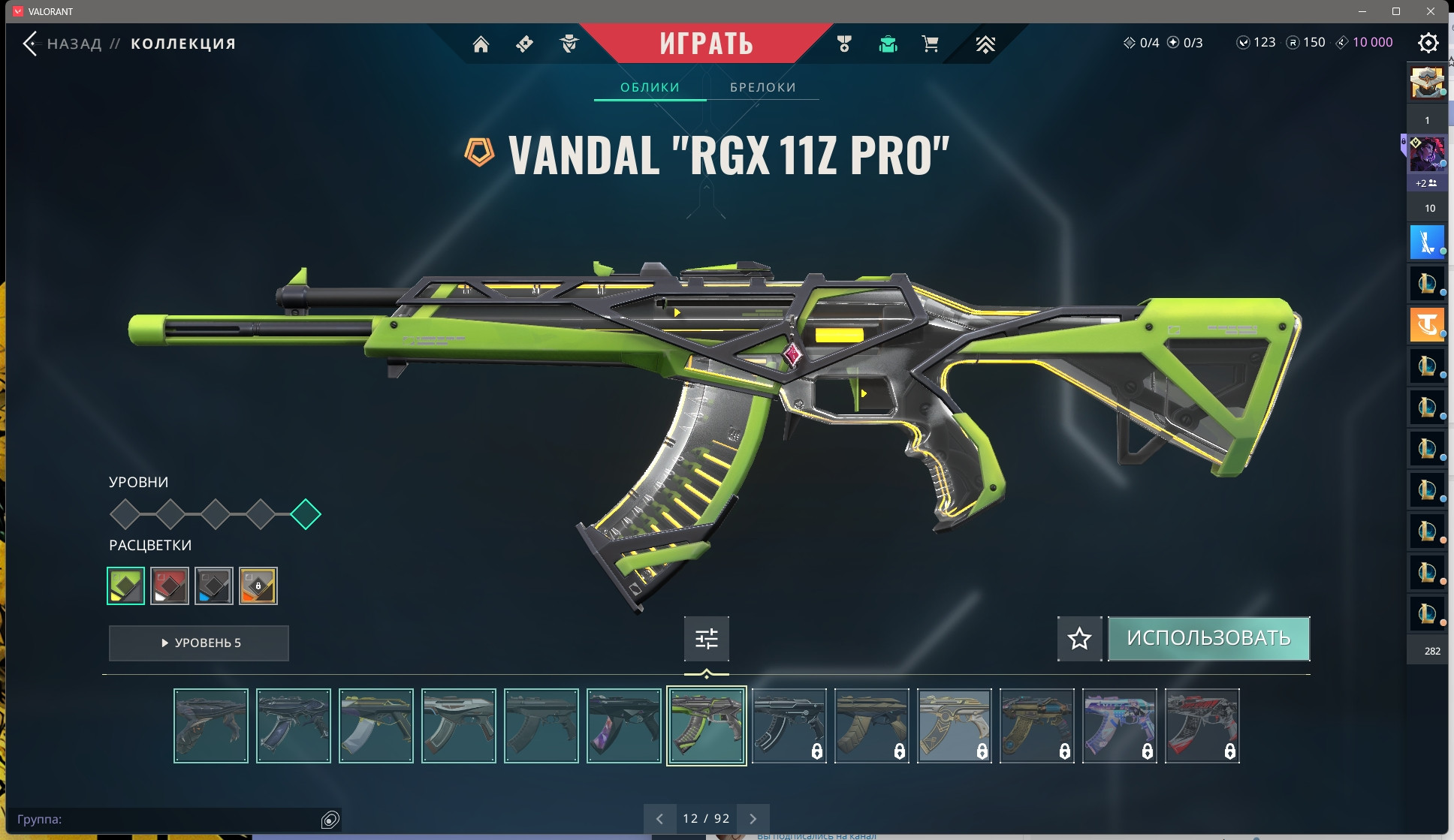Open the home screen icon
Image resolution: width=1454 pixels, height=840 pixels.
tap(481, 44)
